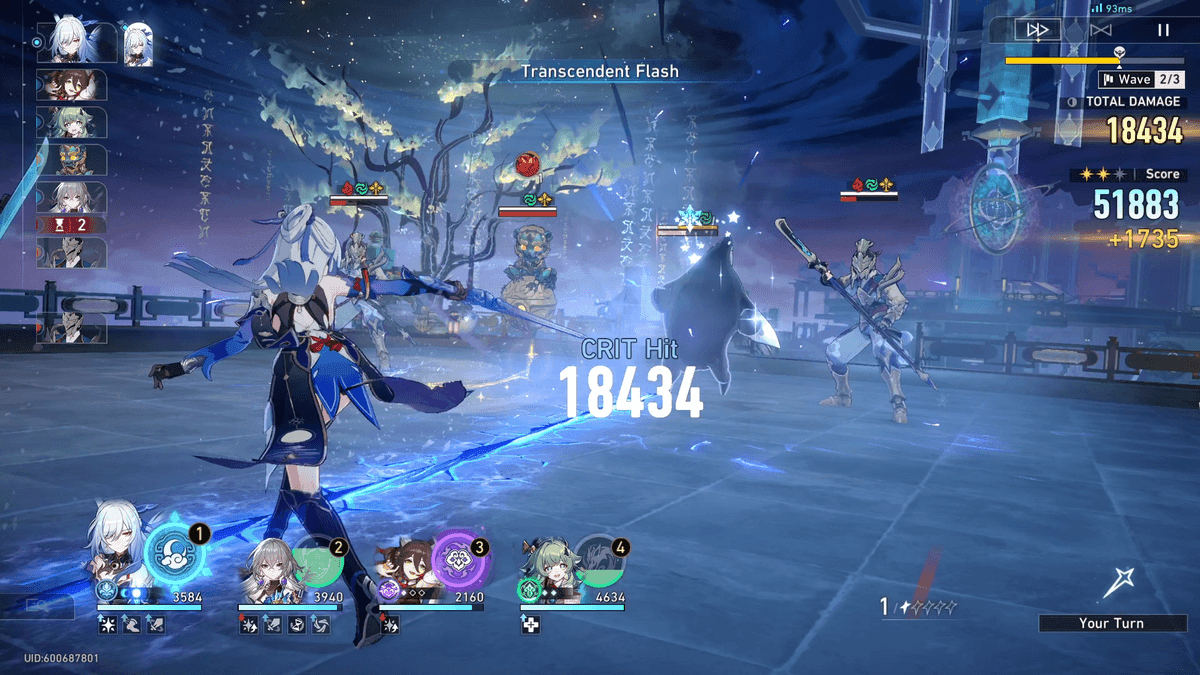The image size is (1200, 675).
Task: Inspect the green-haired ally's plus-cross buff icon
Action: [529, 625]
